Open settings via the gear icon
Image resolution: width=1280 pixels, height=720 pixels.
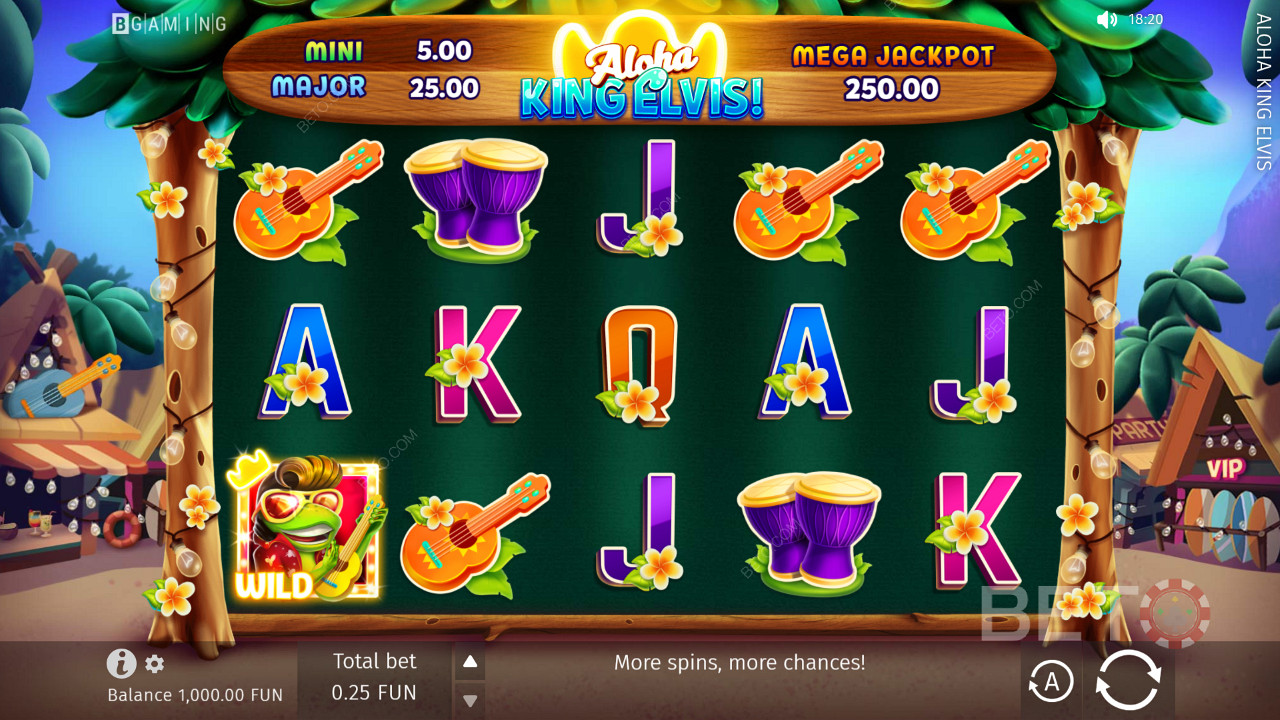(x=155, y=664)
